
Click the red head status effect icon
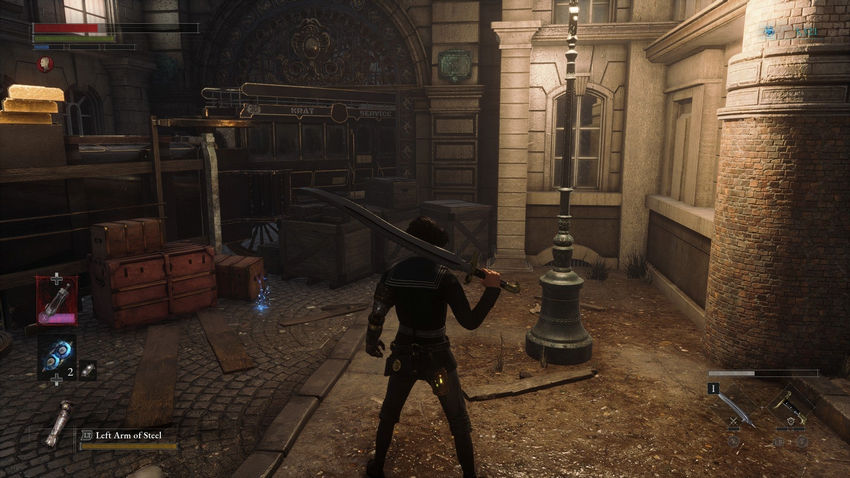coord(45,64)
